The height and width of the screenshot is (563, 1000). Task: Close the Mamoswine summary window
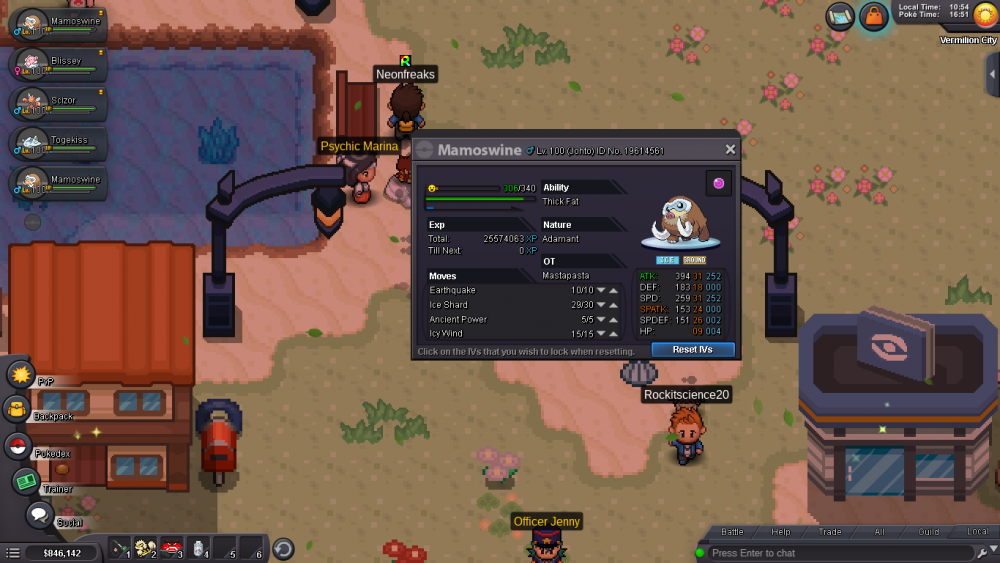point(730,150)
